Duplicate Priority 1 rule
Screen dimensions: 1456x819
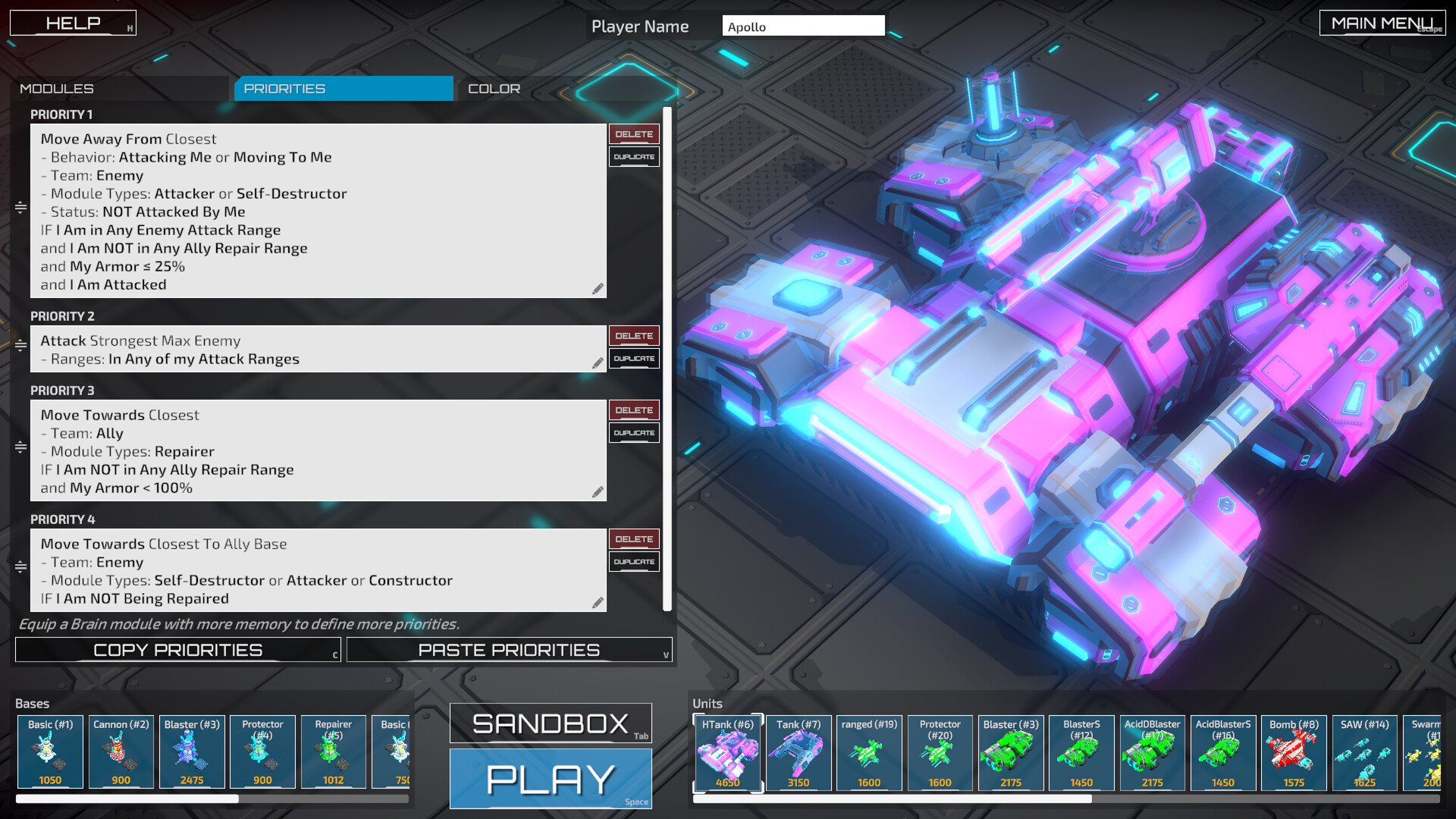[634, 157]
